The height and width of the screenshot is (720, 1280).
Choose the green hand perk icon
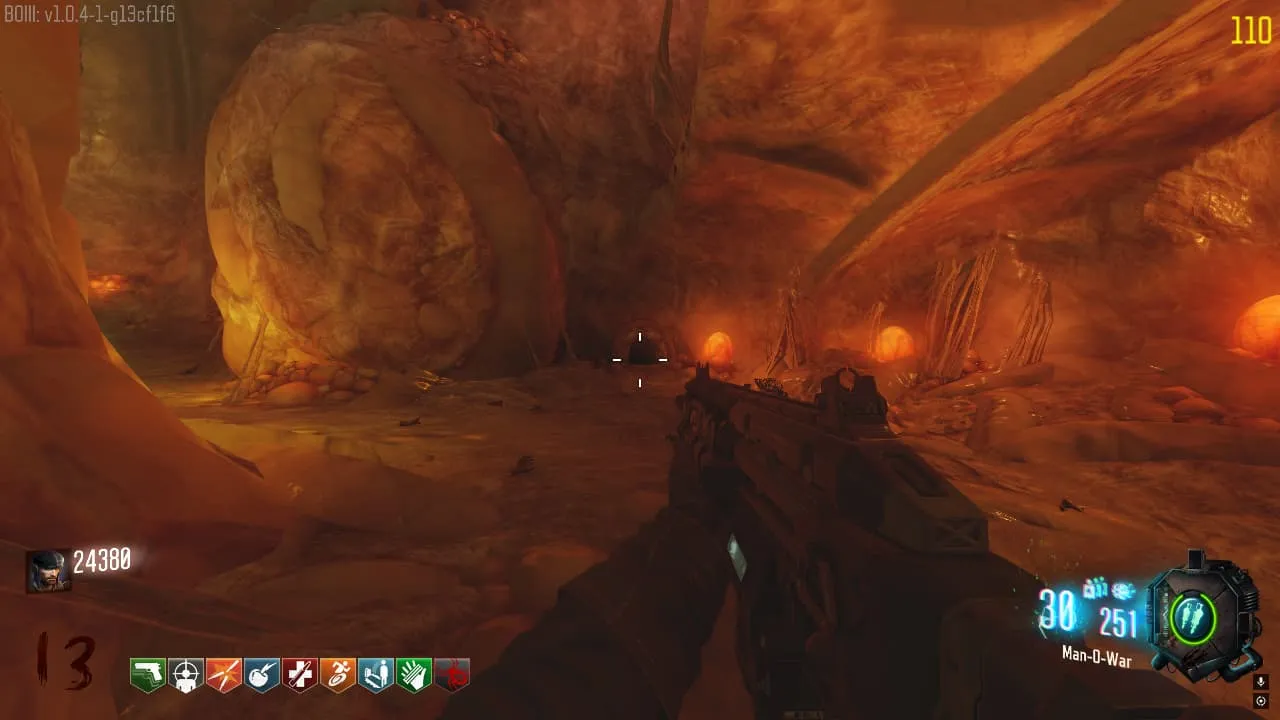pyautogui.click(x=413, y=675)
